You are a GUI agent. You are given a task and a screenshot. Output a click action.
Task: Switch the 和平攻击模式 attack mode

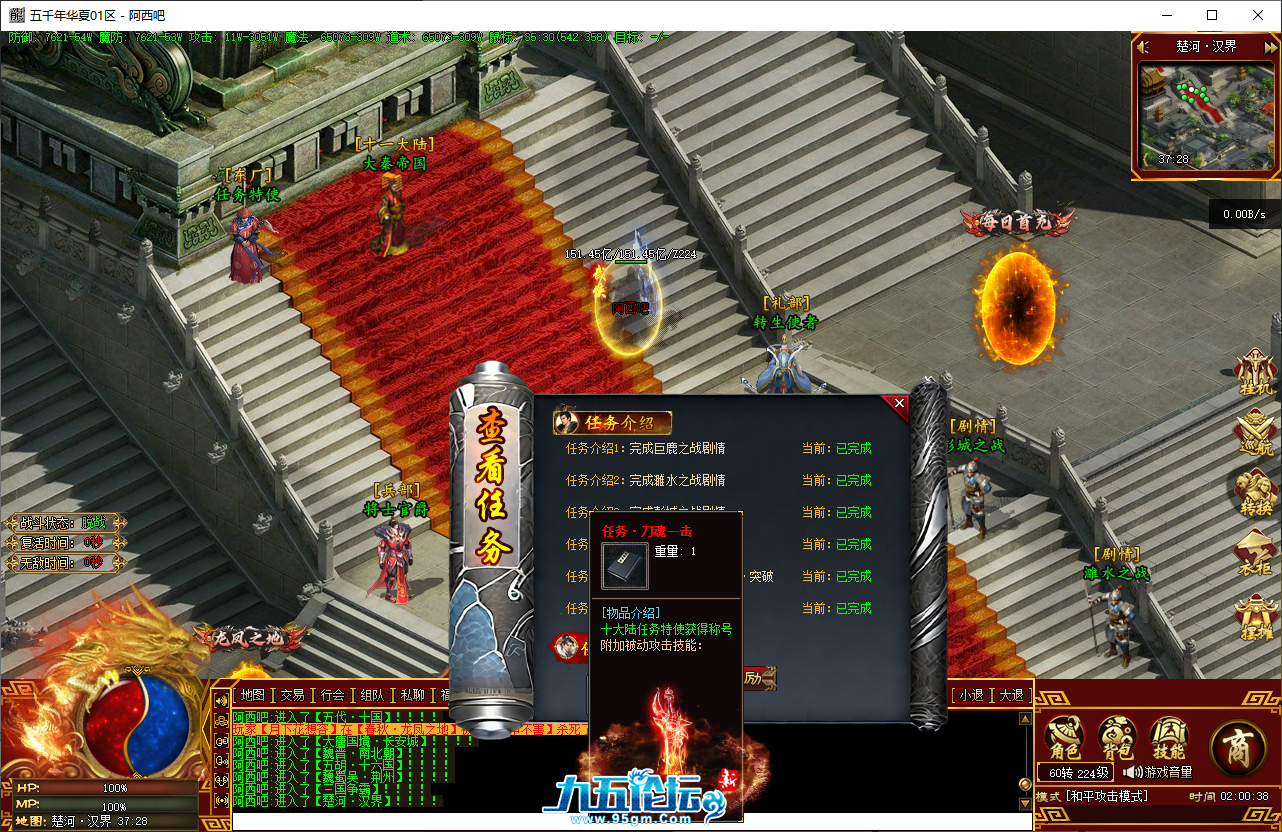[1107, 795]
